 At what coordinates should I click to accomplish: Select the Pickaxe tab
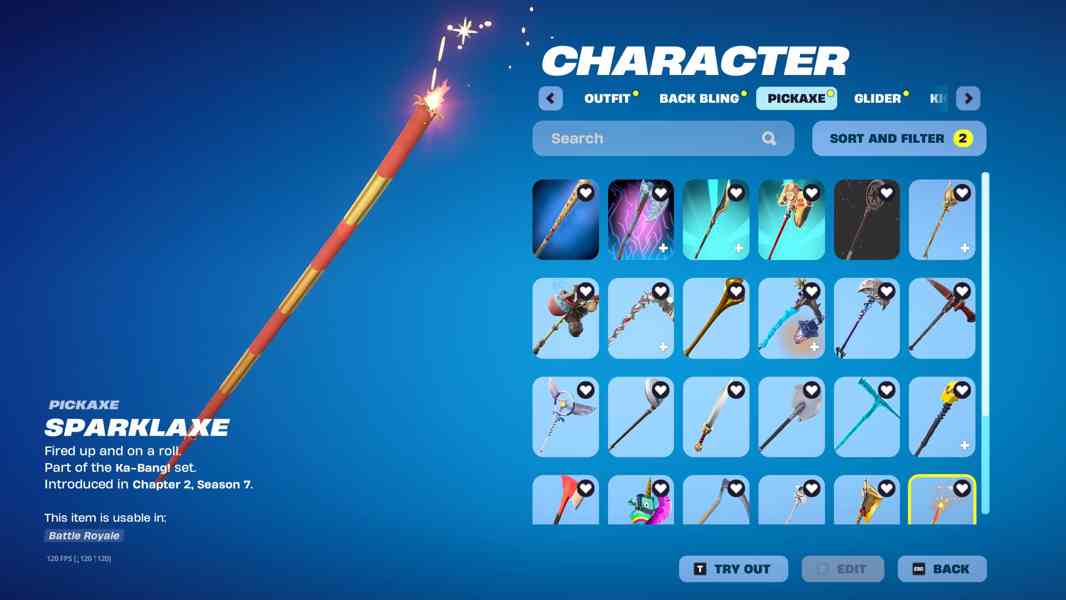point(796,98)
